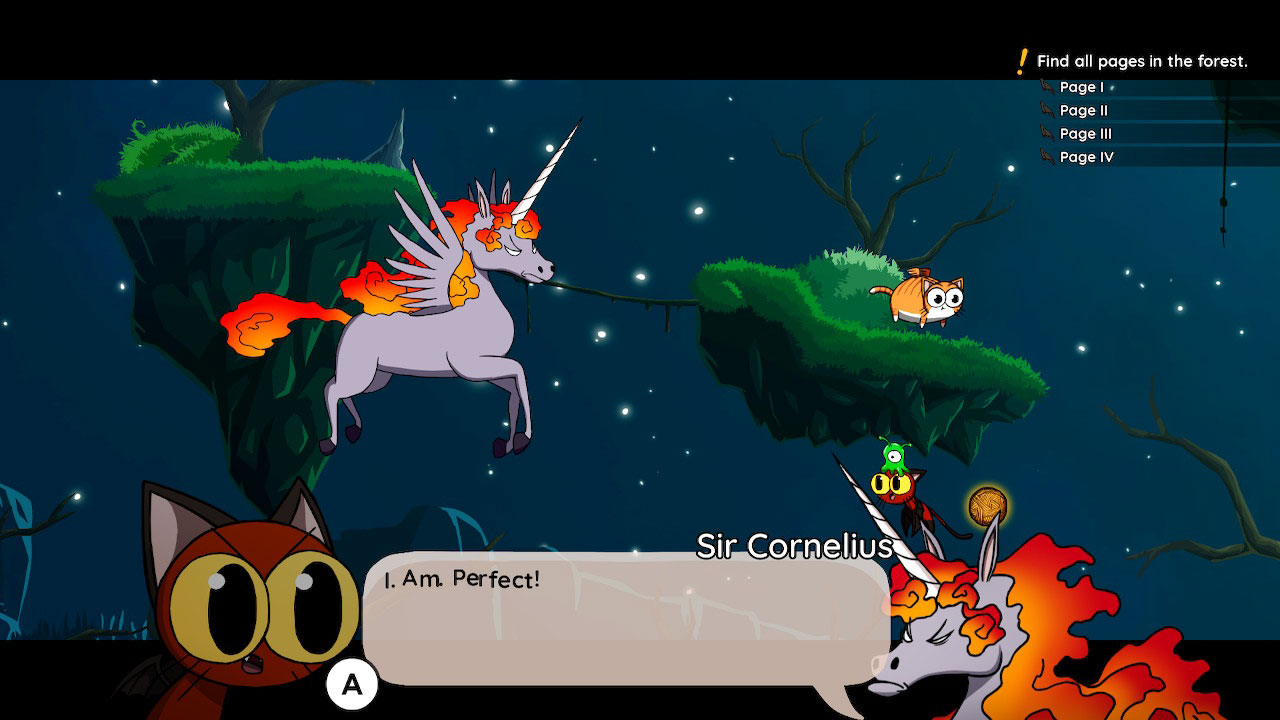Select the feather icon beside Page IV
This screenshot has height=720, width=1280.
tap(1048, 157)
